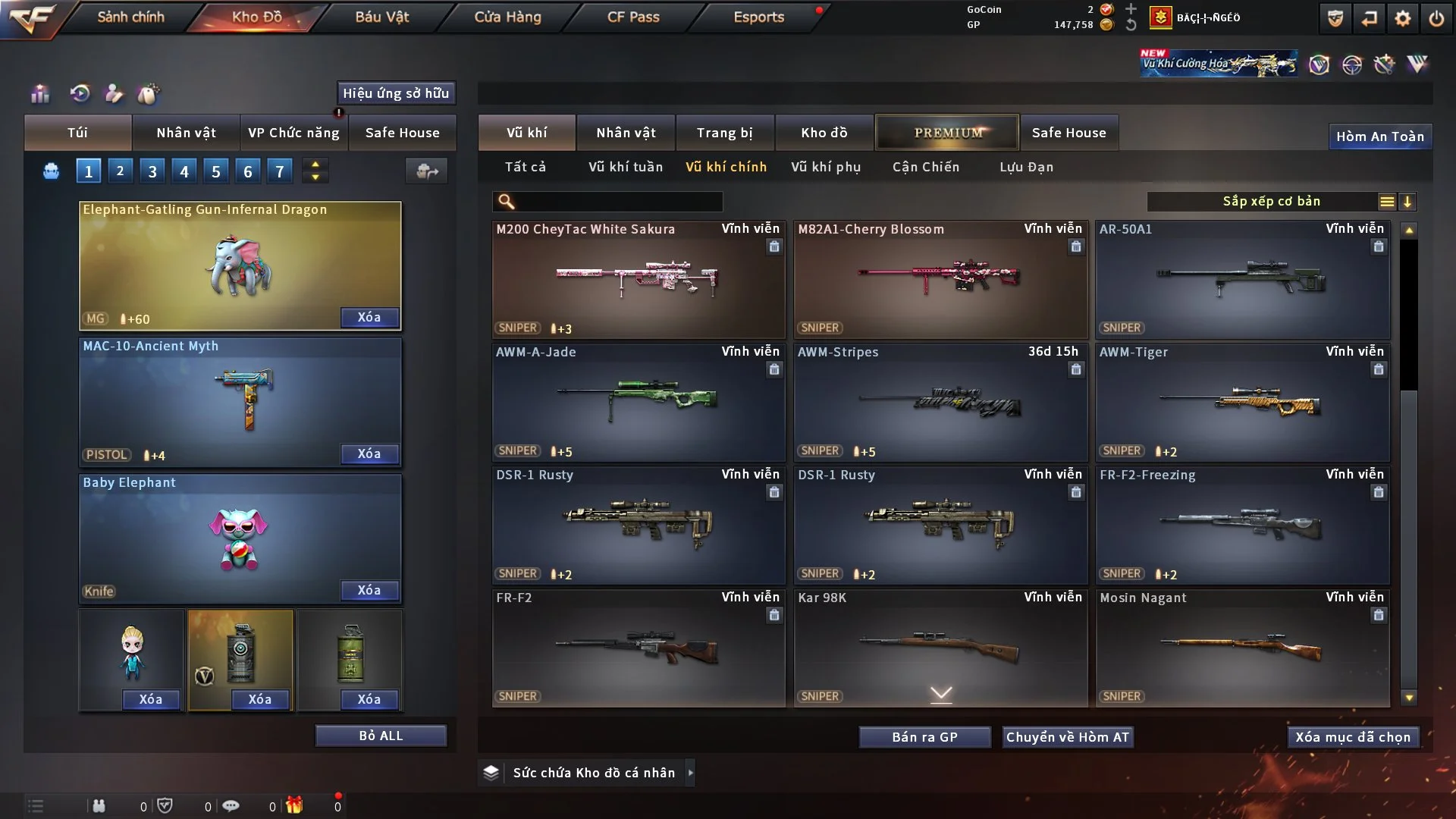Open the Sảnh chính lobby menu
The height and width of the screenshot is (819, 1456).
pyautogui.click(x=130, y=17)
